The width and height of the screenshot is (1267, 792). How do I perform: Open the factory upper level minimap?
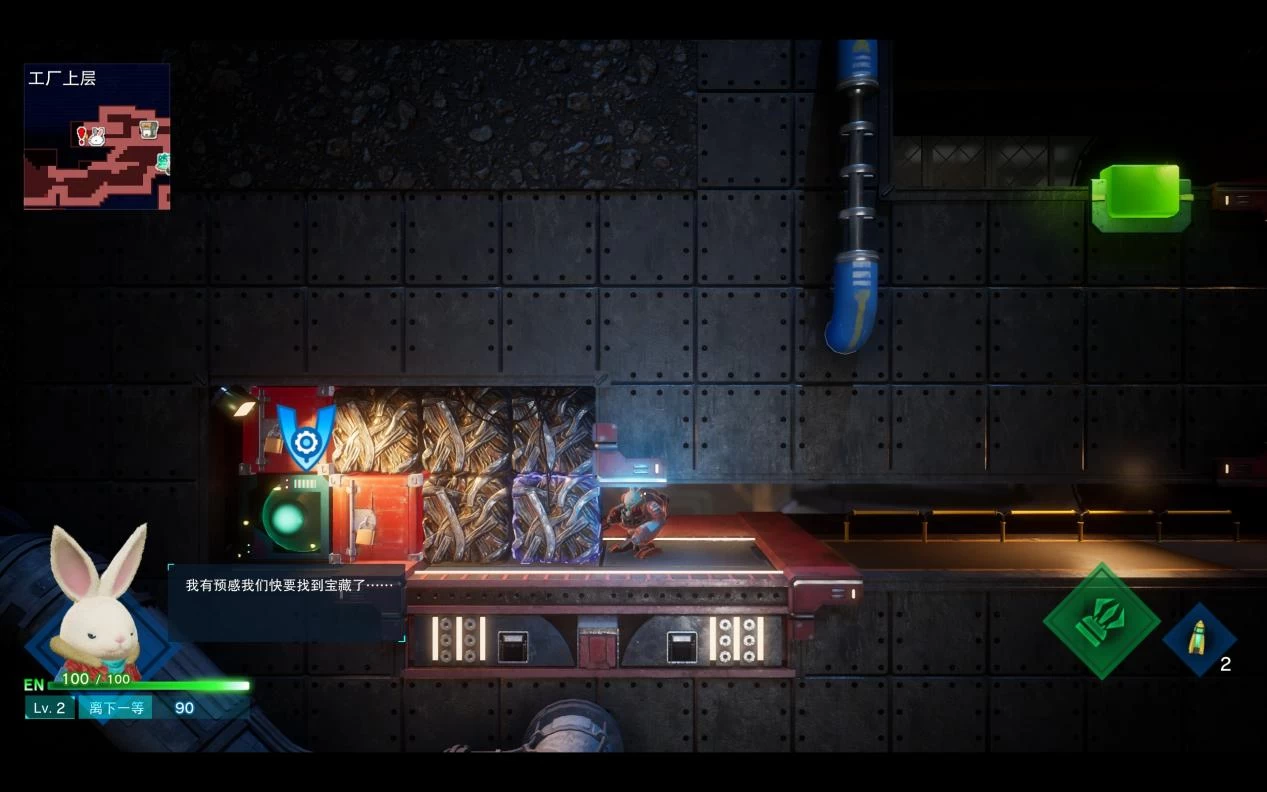tap(97, 137)
